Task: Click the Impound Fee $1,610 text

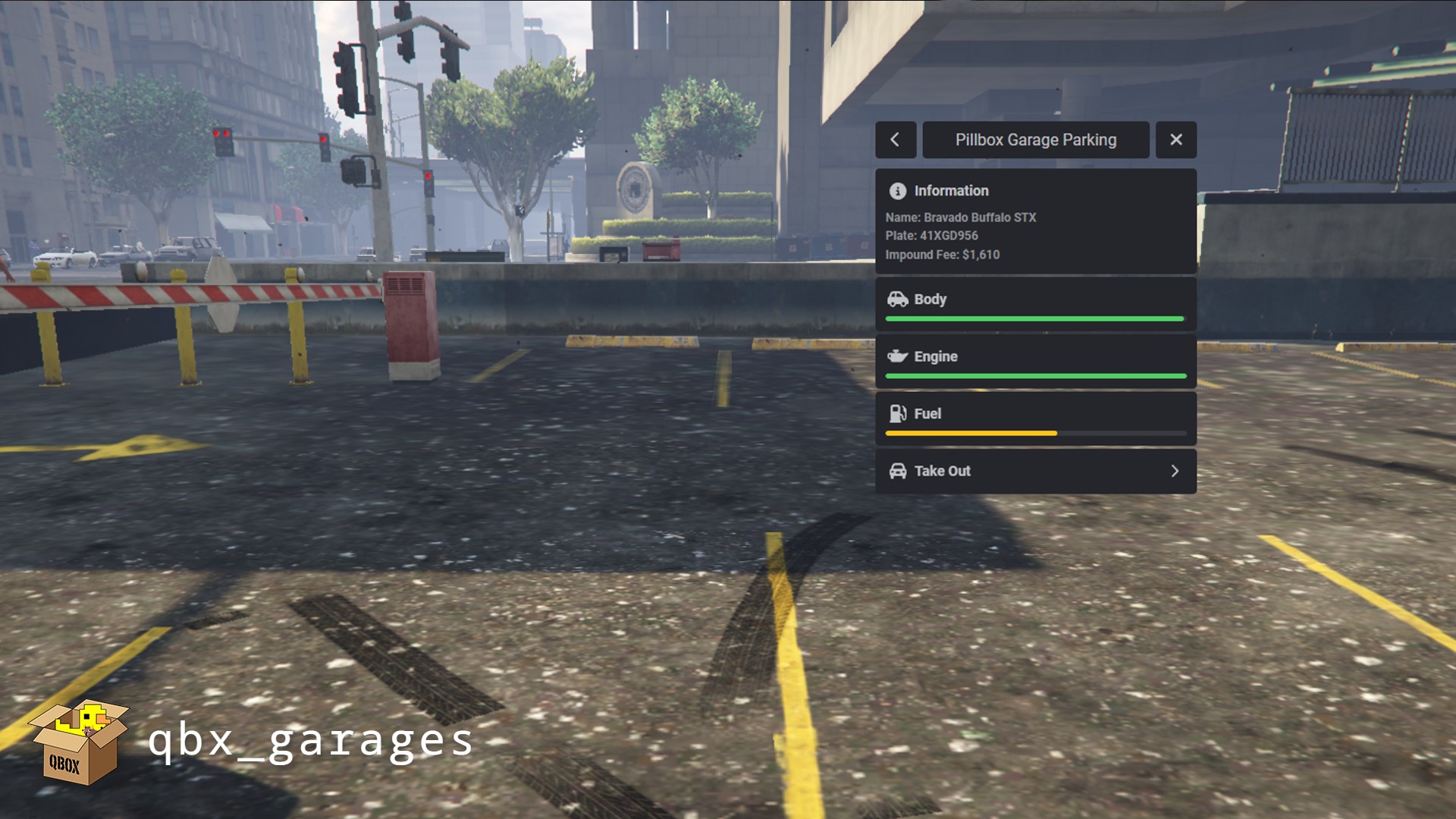Action: point(943,255)
